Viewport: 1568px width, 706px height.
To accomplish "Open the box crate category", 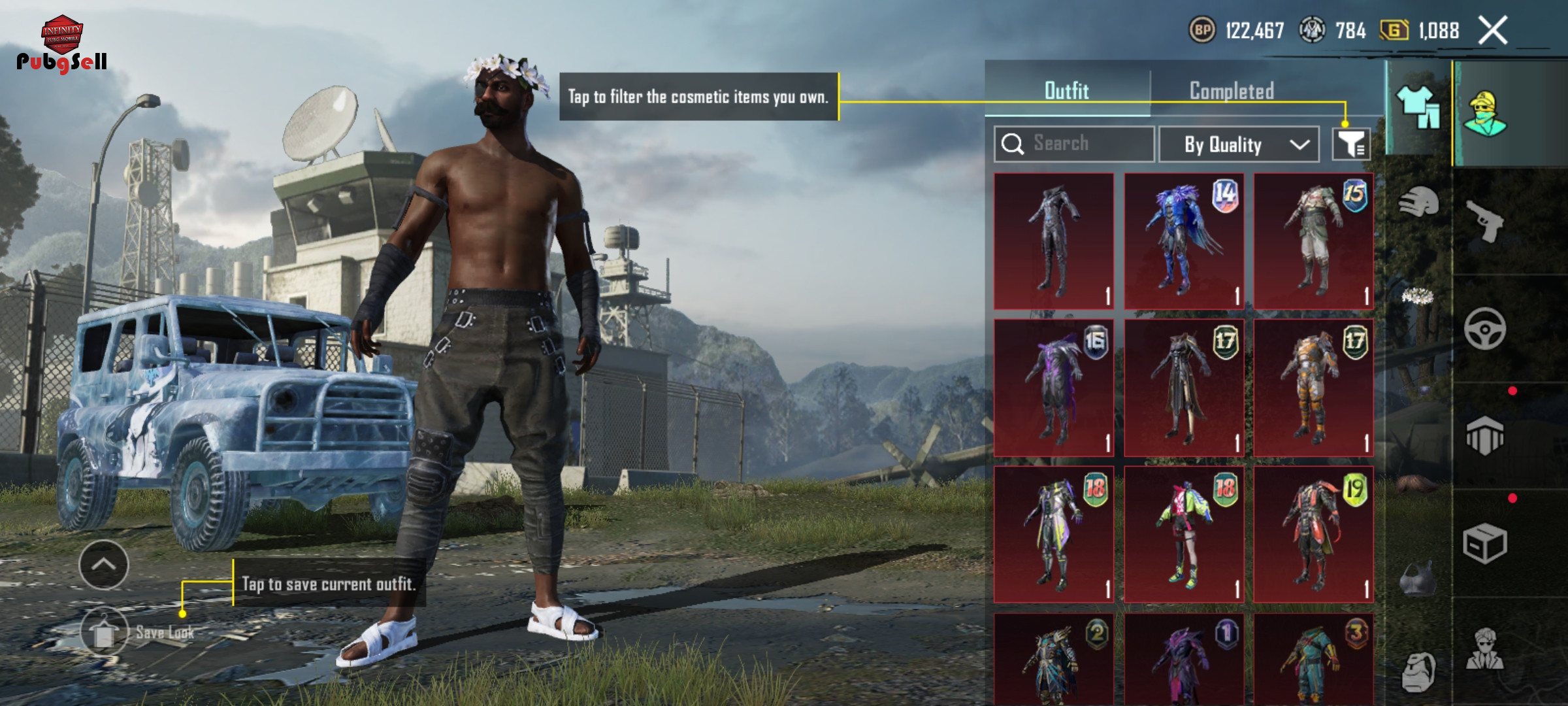I will (1484, 543).
